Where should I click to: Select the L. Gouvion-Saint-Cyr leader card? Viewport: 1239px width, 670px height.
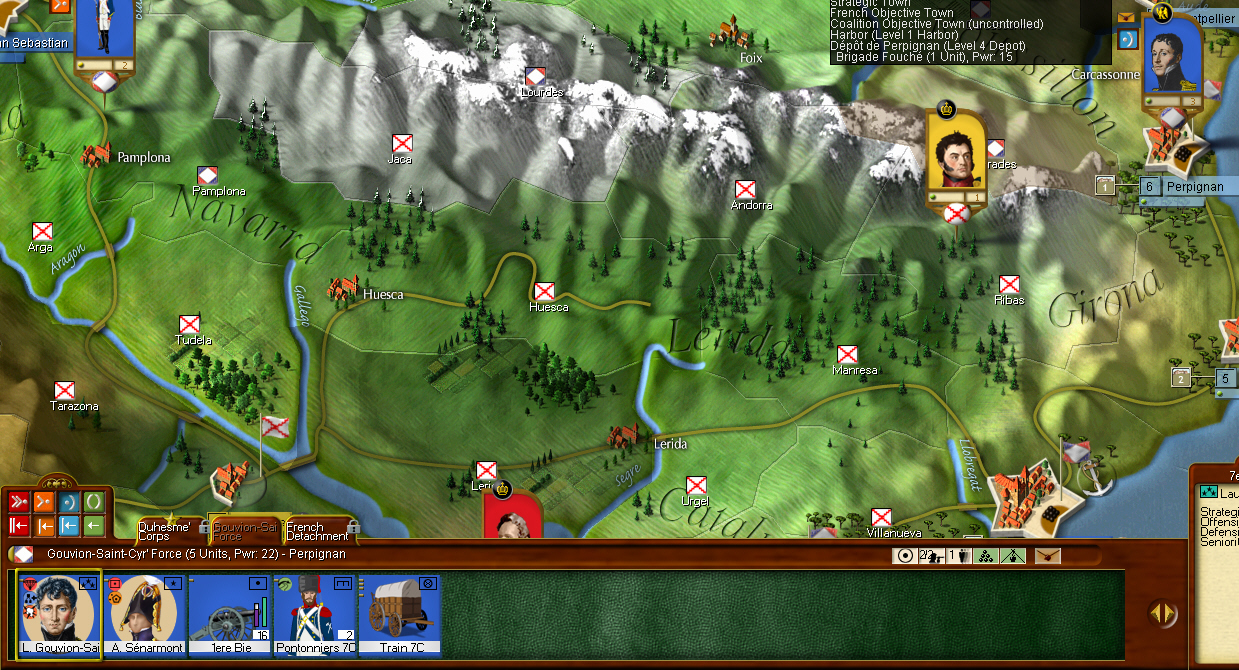[x=59, y=613]
